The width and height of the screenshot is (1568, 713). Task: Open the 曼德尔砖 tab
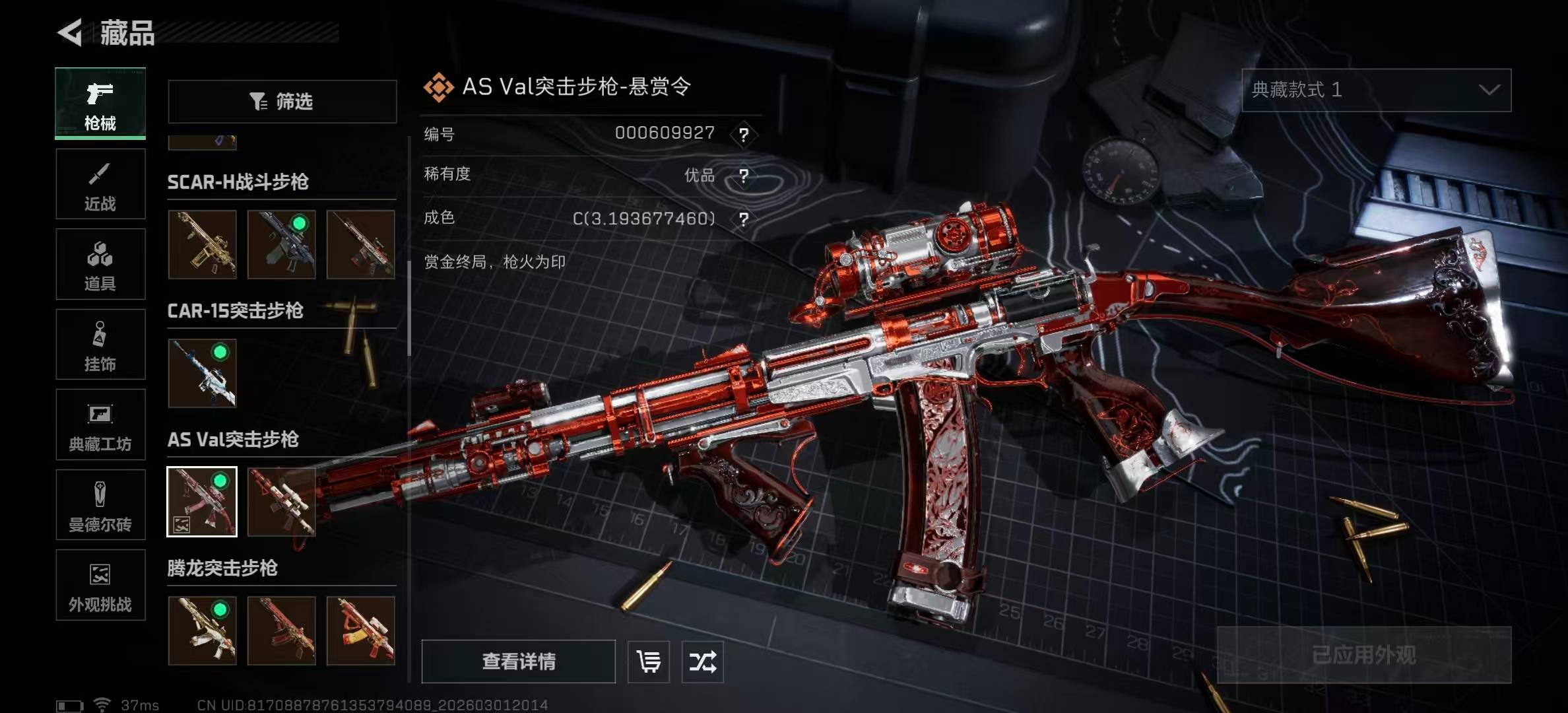pyautogui.click(x=100, y=505)
